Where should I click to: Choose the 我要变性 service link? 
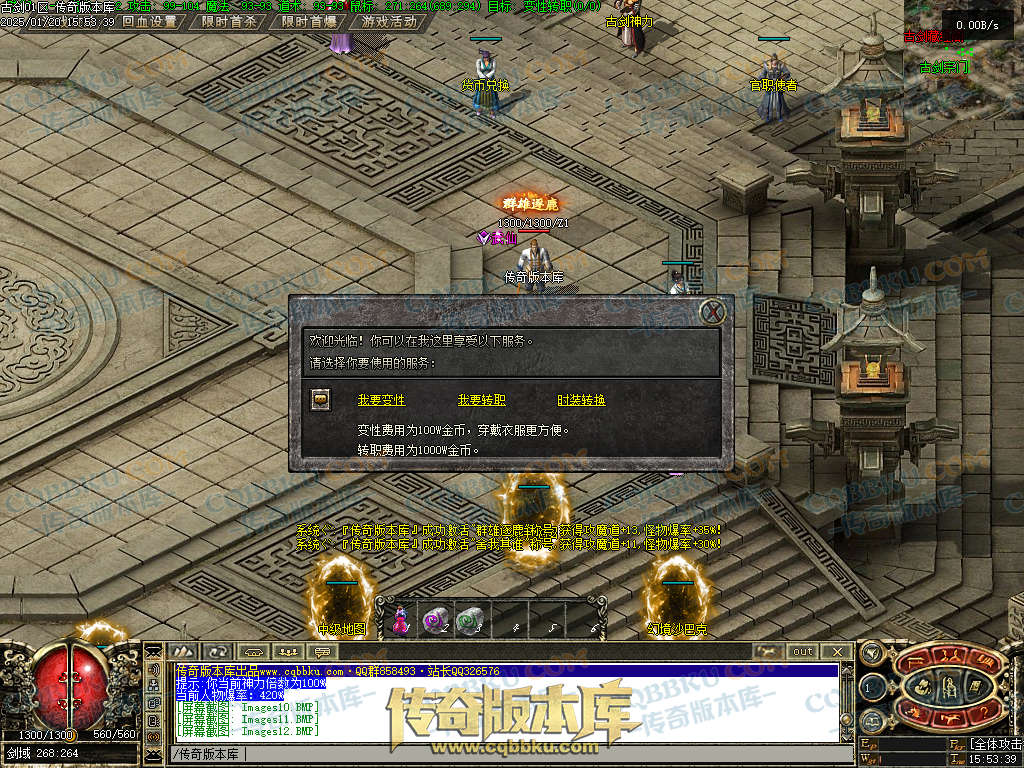click(381, 400)
